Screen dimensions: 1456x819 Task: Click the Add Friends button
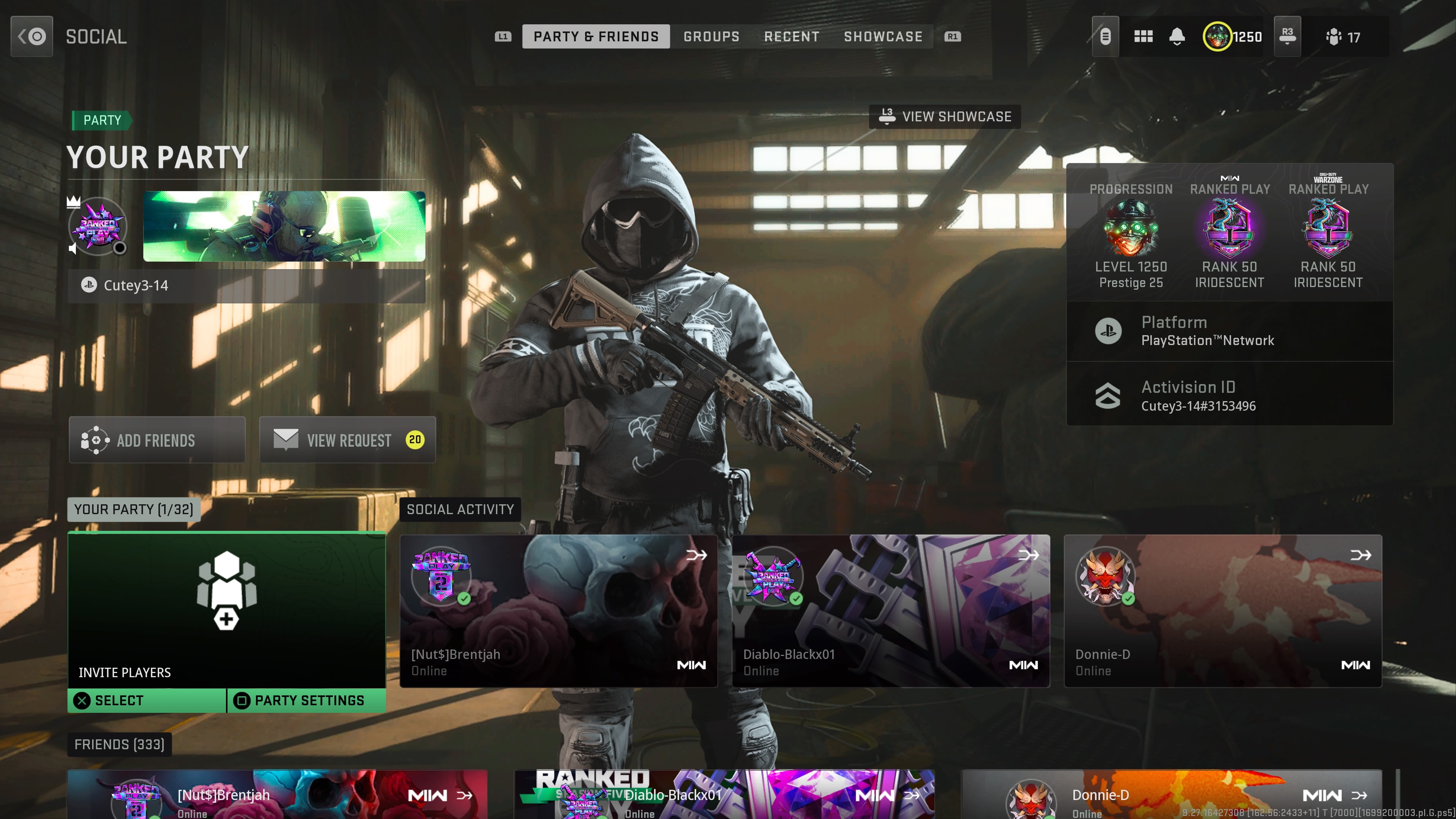point(156,440)
